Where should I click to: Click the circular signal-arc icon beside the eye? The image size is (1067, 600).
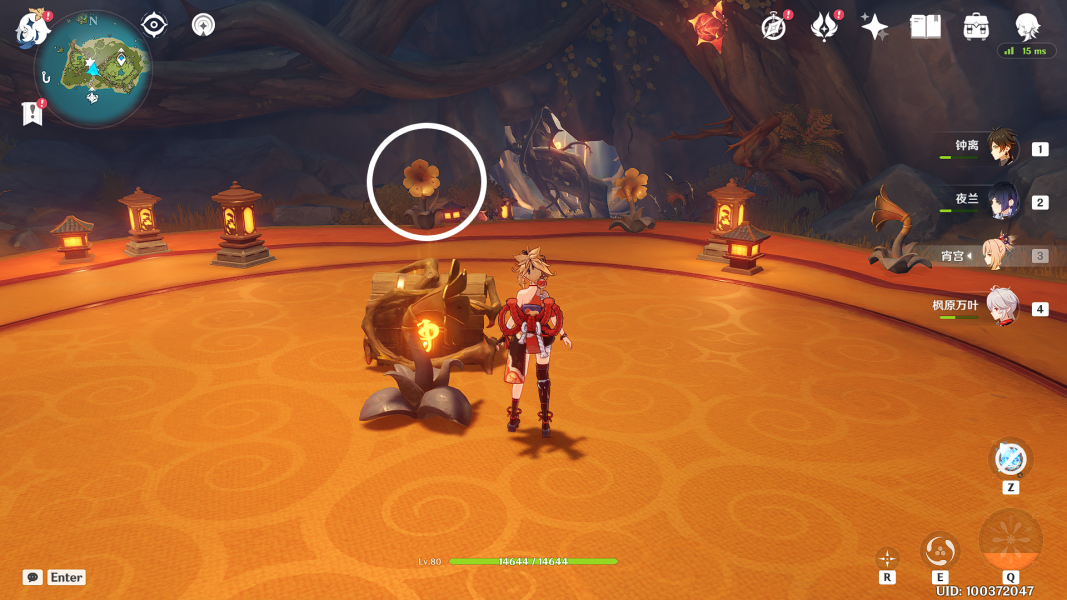tap(203, 25)
